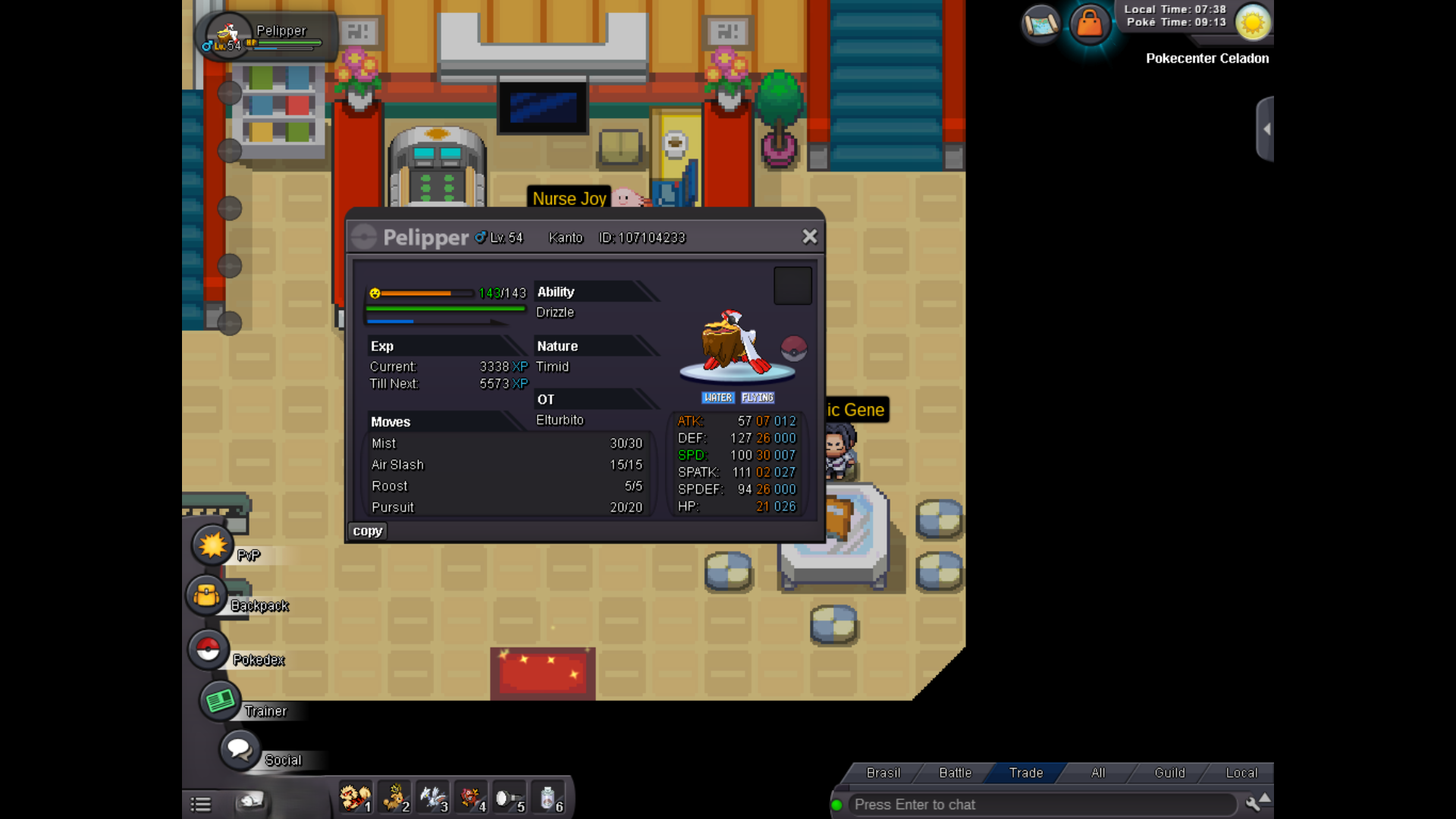1456x819 pixels.
Task: Open the Backpack
Action: tap(207, 596)
